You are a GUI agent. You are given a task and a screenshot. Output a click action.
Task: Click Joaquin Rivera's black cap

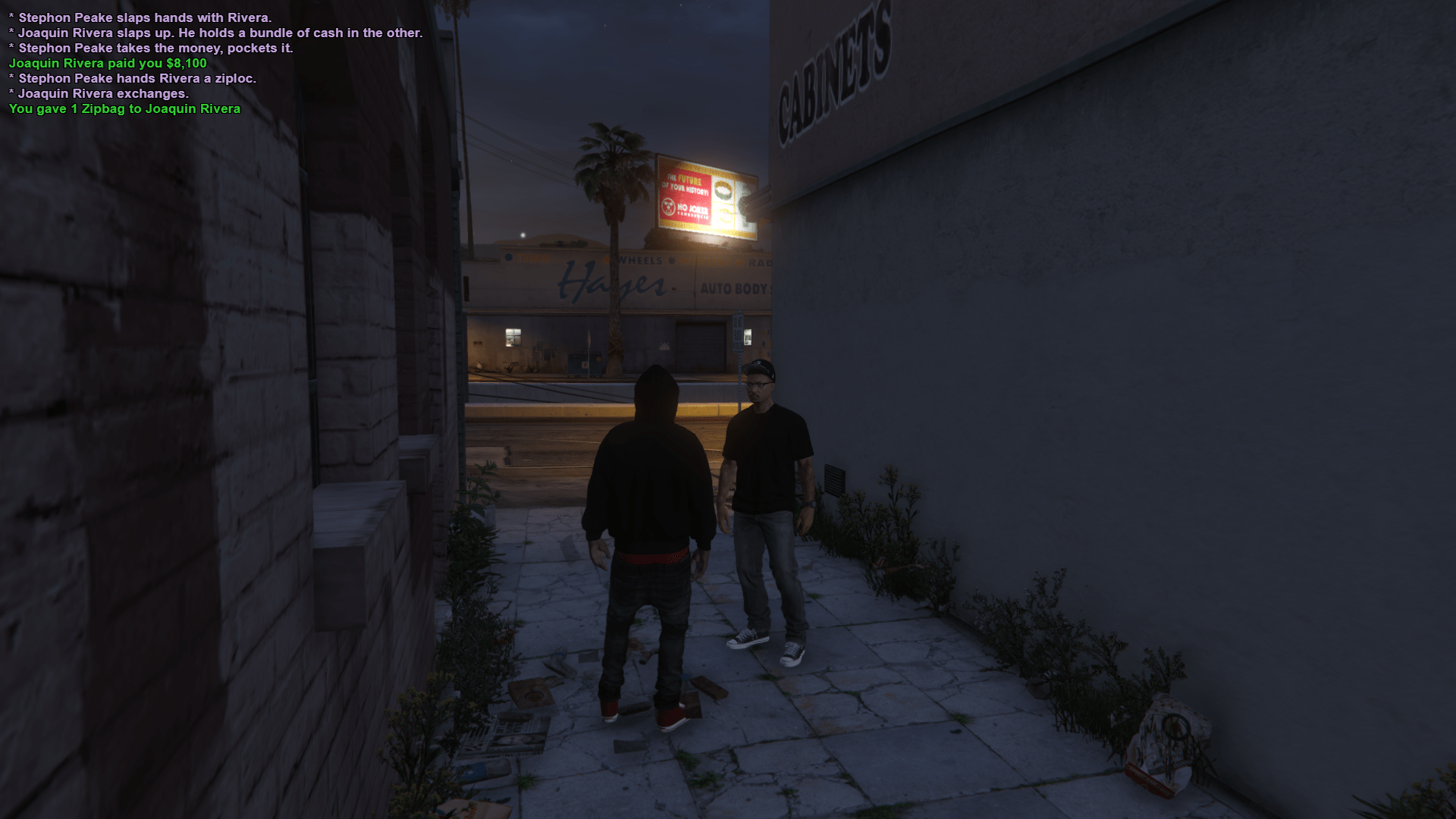pyautogui.click(x=761, y=369)
